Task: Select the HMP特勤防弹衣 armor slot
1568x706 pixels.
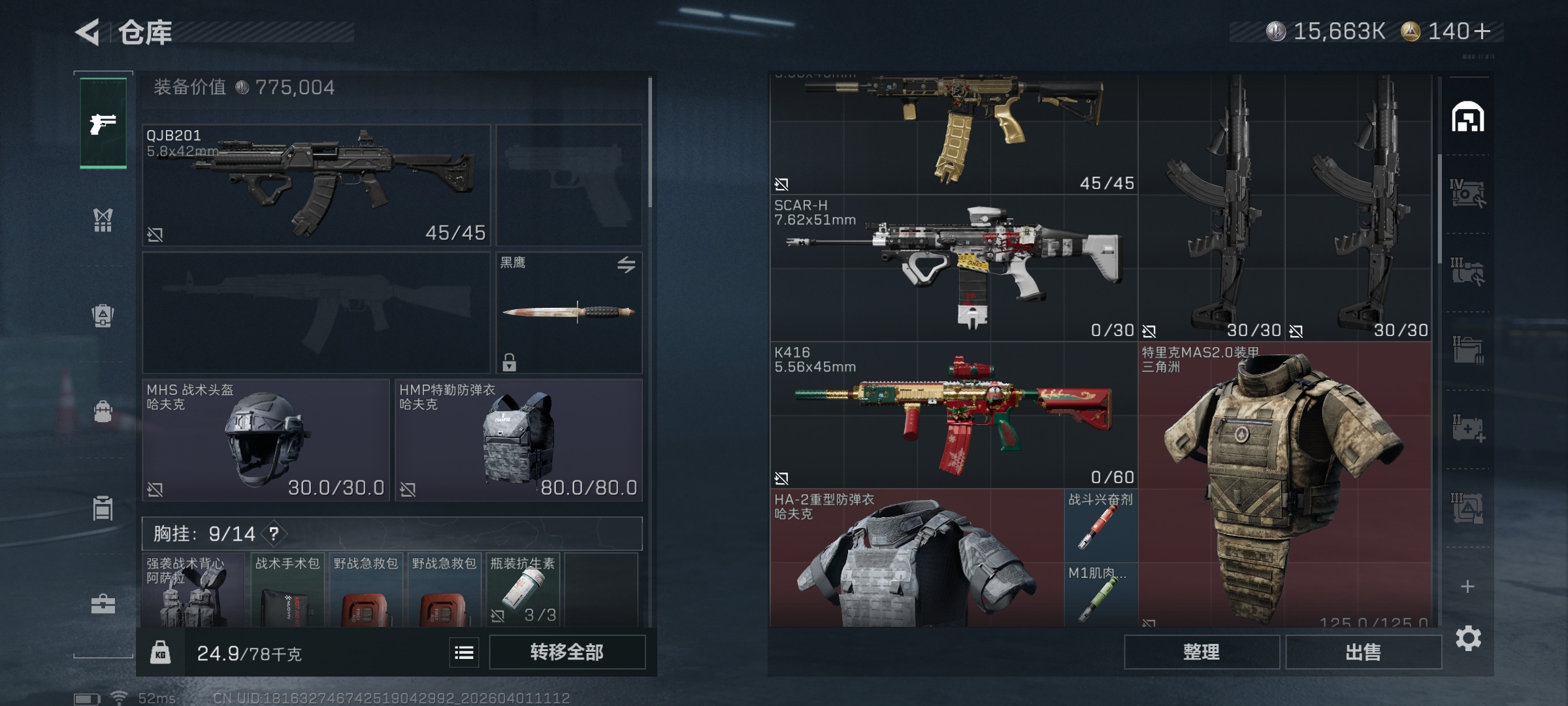Action: [x=519, y=440]
